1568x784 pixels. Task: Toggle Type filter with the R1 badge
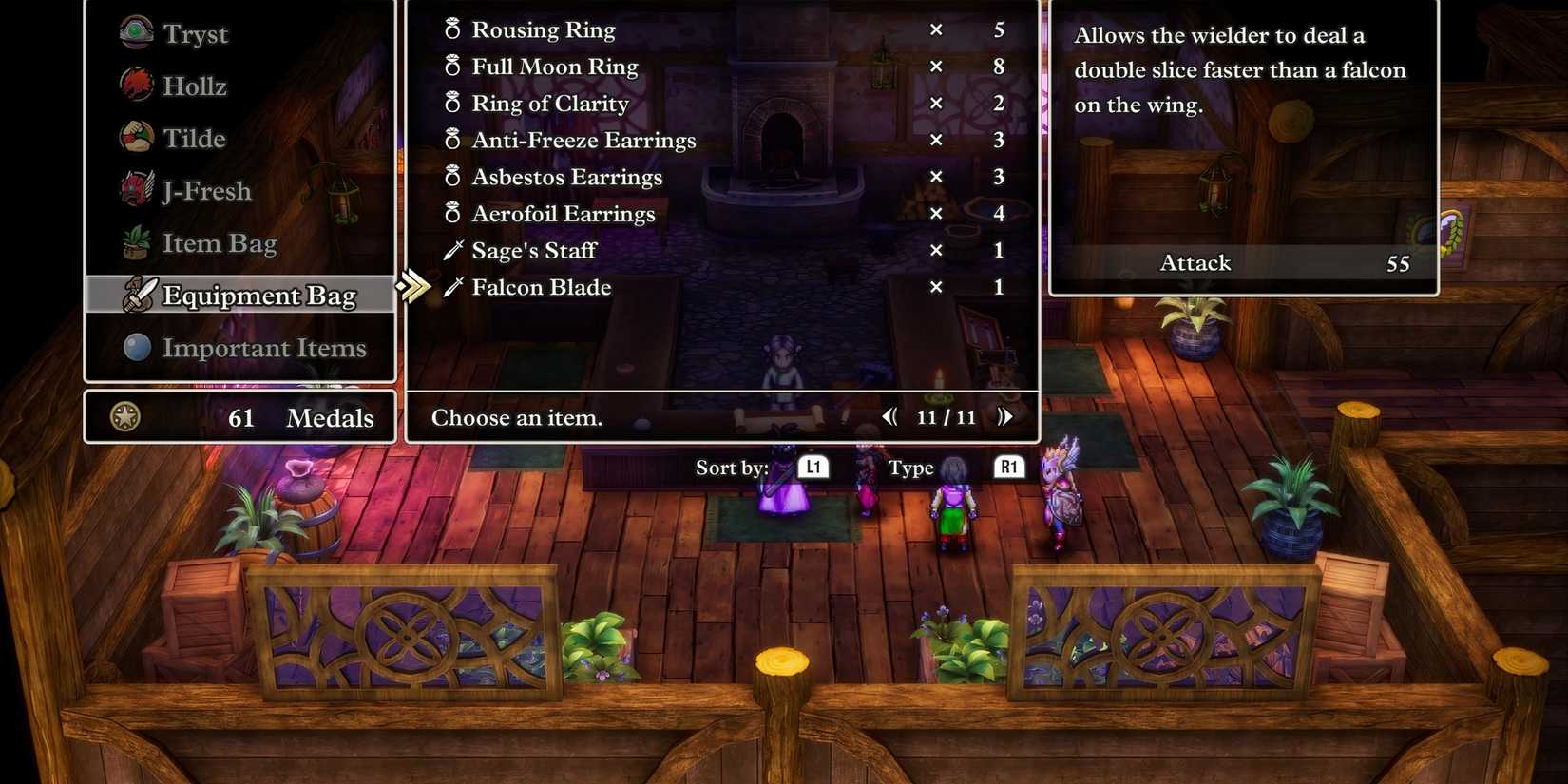pyautogui.click(x=1008, y=467)
